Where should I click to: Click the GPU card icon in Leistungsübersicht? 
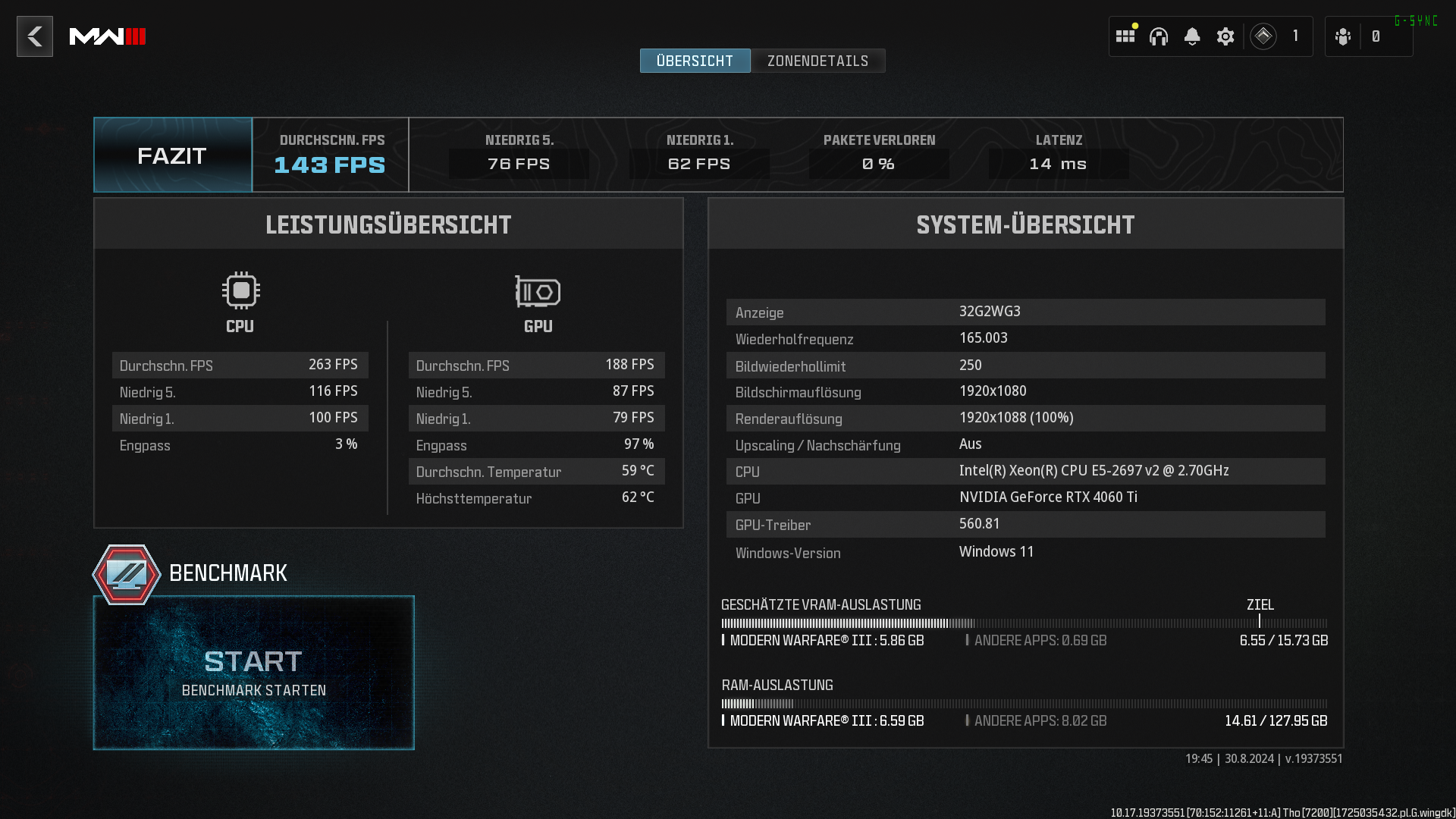click(538, 290)
